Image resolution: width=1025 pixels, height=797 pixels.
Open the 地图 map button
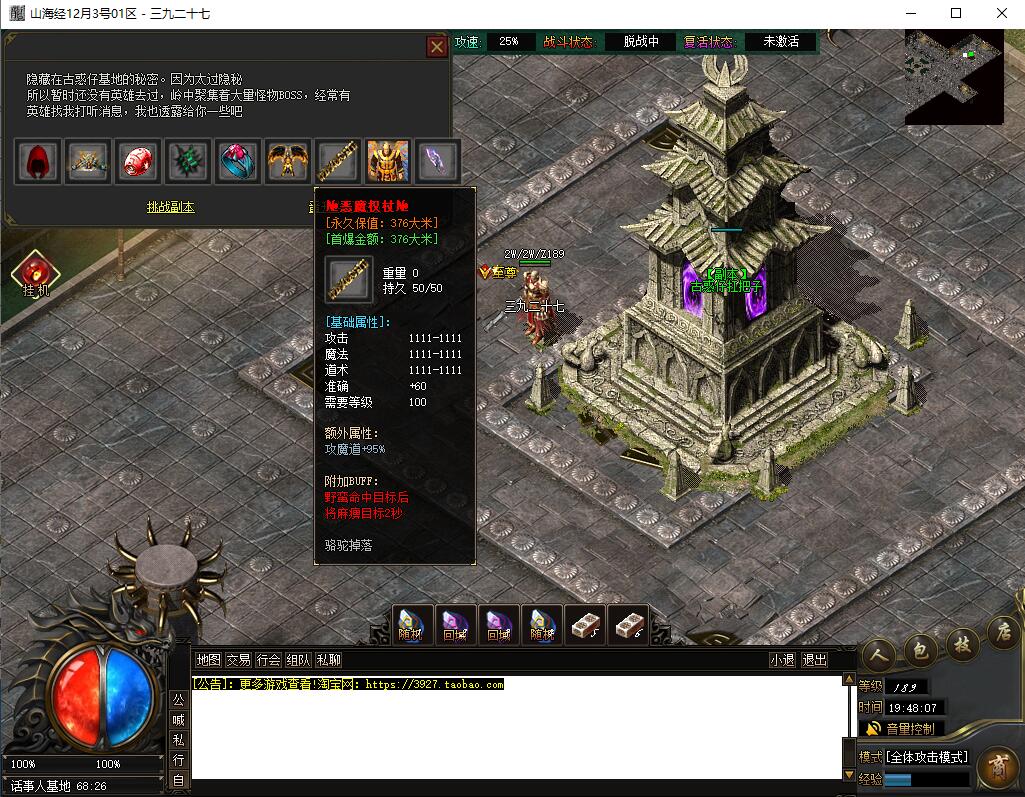click(208, 660)
